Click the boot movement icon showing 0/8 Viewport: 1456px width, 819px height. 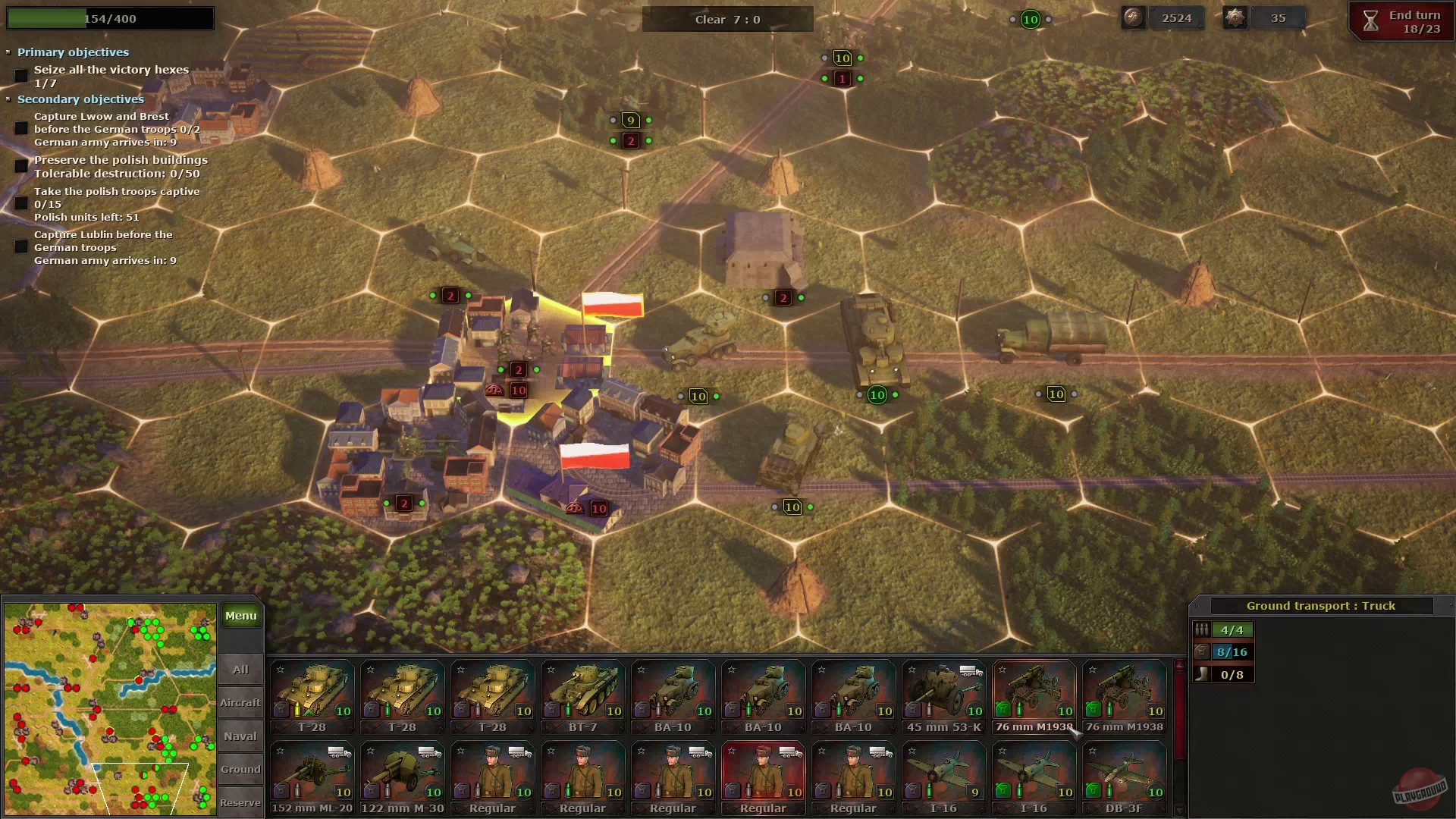tap(1202, 675)
